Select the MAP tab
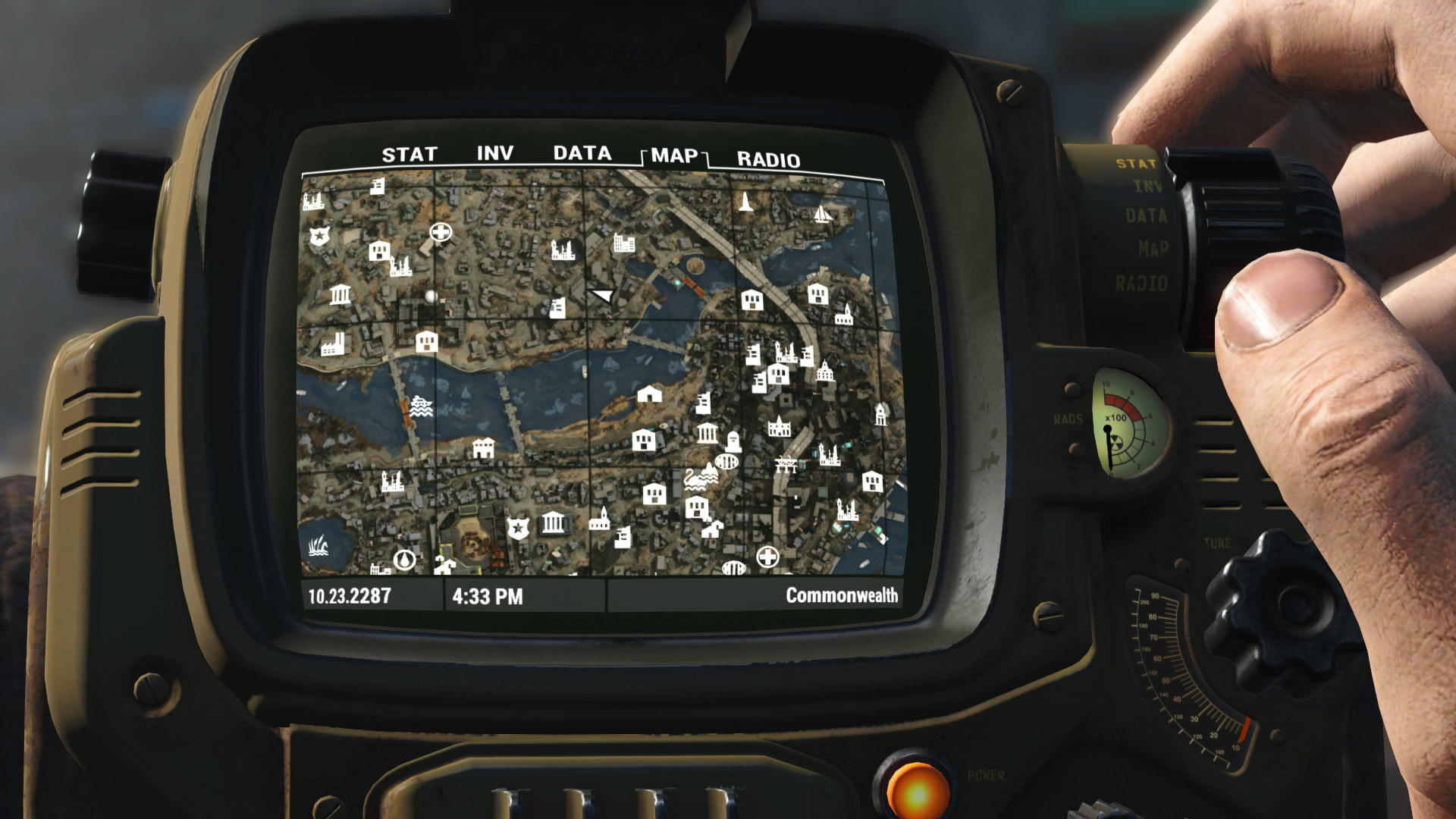This screenshot has width=1456, height=819. [x=674, y=156]
